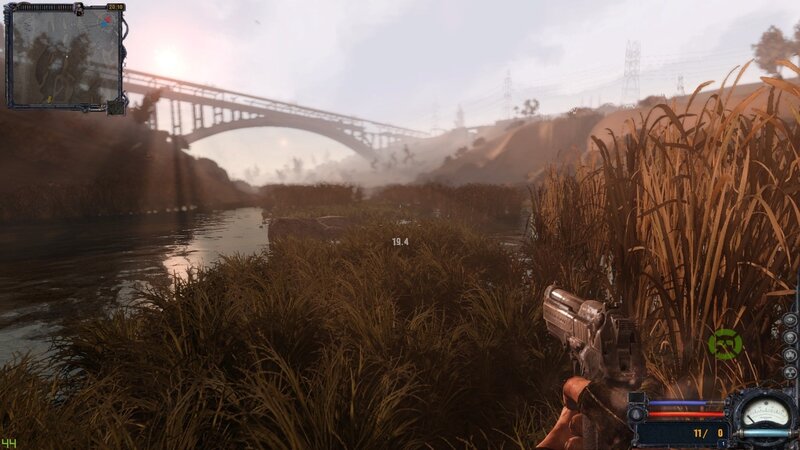Screen dimensions: 800x450
Task: Select the round radiation trefoil status icon
Action: 790,372
